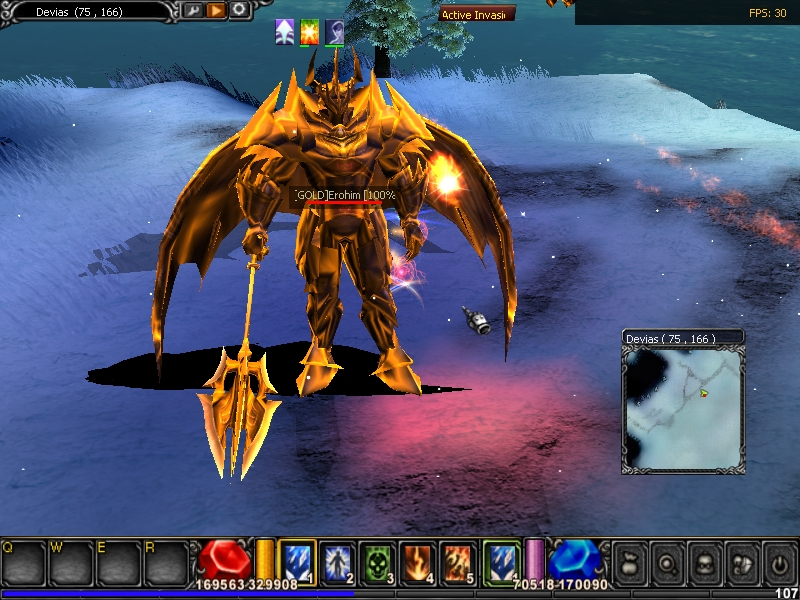800x600 pixels.
Task: Open the Active Invasion tracker
Action: (477, 14)
